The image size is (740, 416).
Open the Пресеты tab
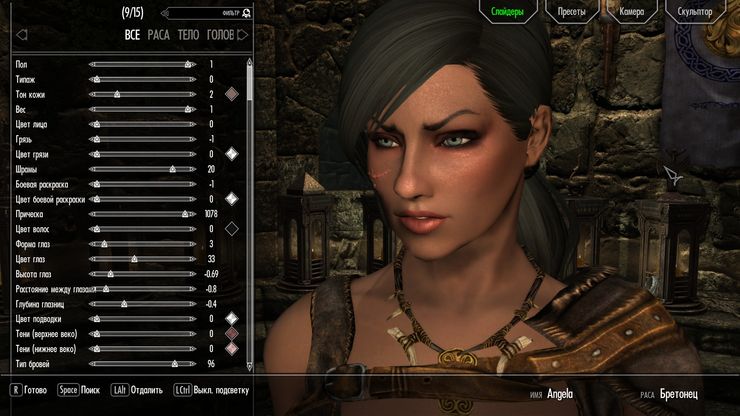coord(571,12)
